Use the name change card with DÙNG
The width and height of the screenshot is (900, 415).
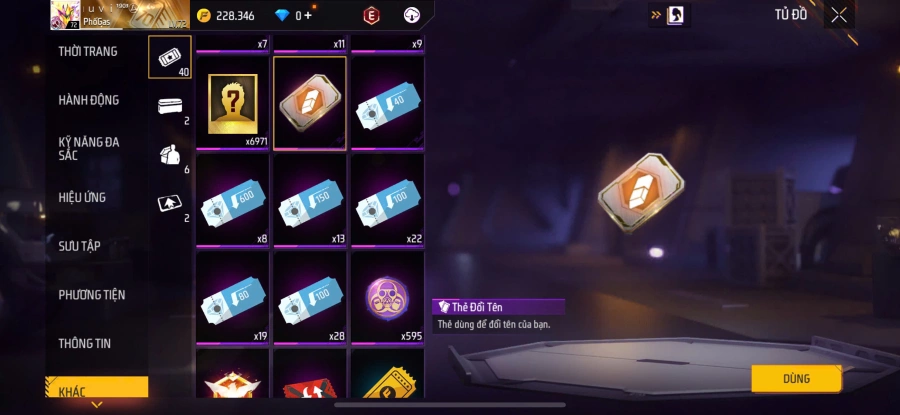pos(796,378)
